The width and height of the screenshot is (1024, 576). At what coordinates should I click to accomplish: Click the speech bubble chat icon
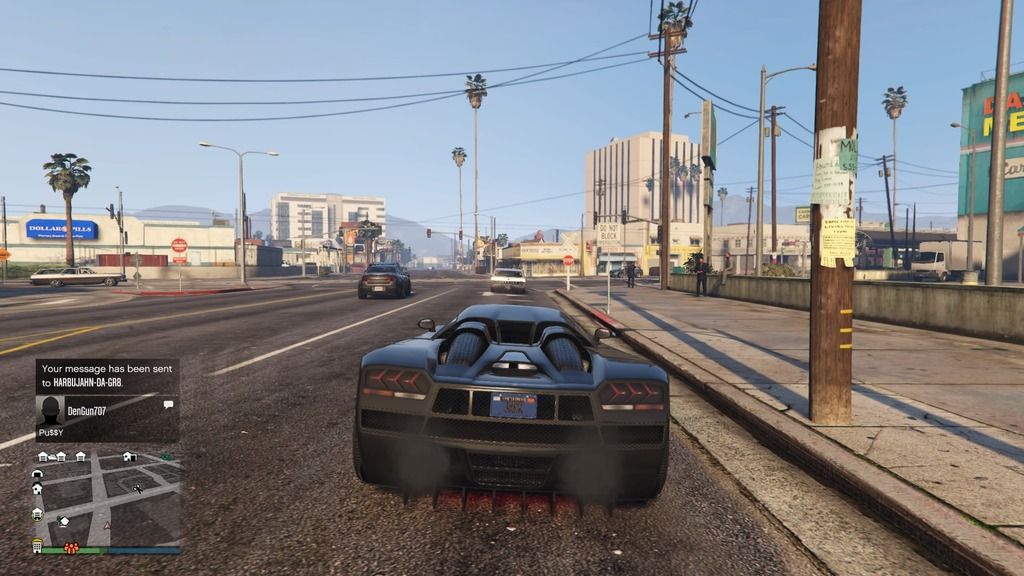(168, 404)
